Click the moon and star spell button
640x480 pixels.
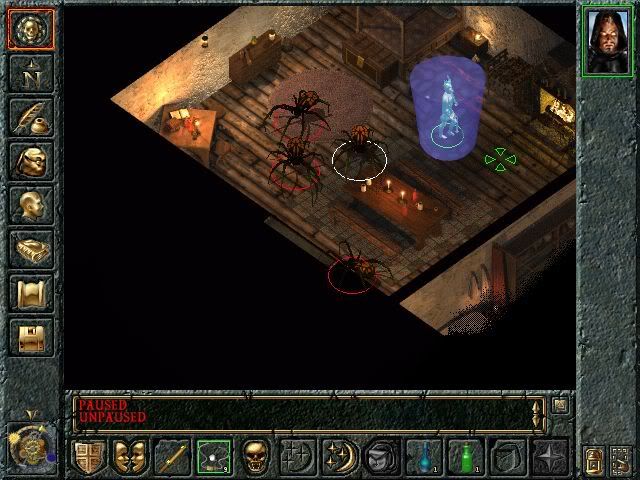coord(339,457)
